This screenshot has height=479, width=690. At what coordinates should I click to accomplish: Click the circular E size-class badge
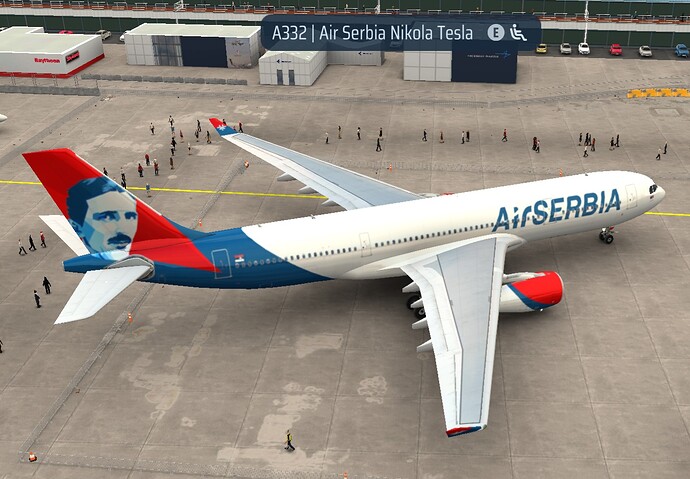(x=495, y=32)
